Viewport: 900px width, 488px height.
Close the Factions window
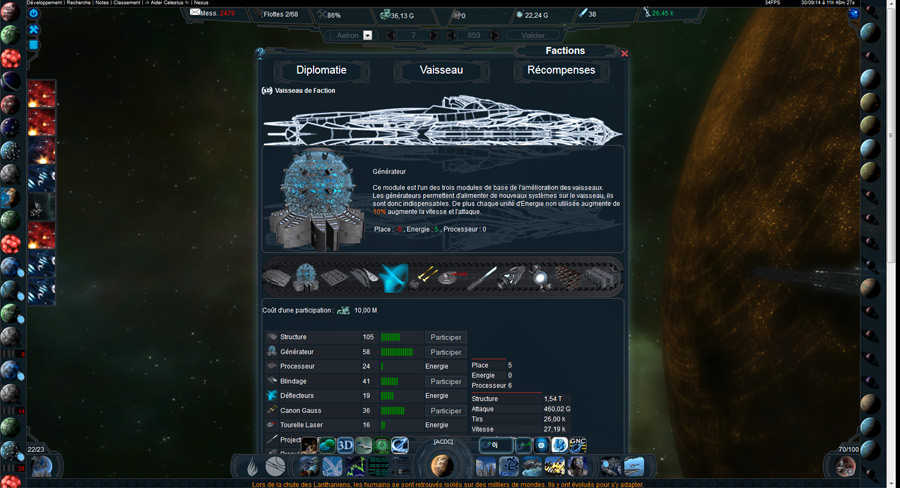pyautogui.click(x=625, y=53)
